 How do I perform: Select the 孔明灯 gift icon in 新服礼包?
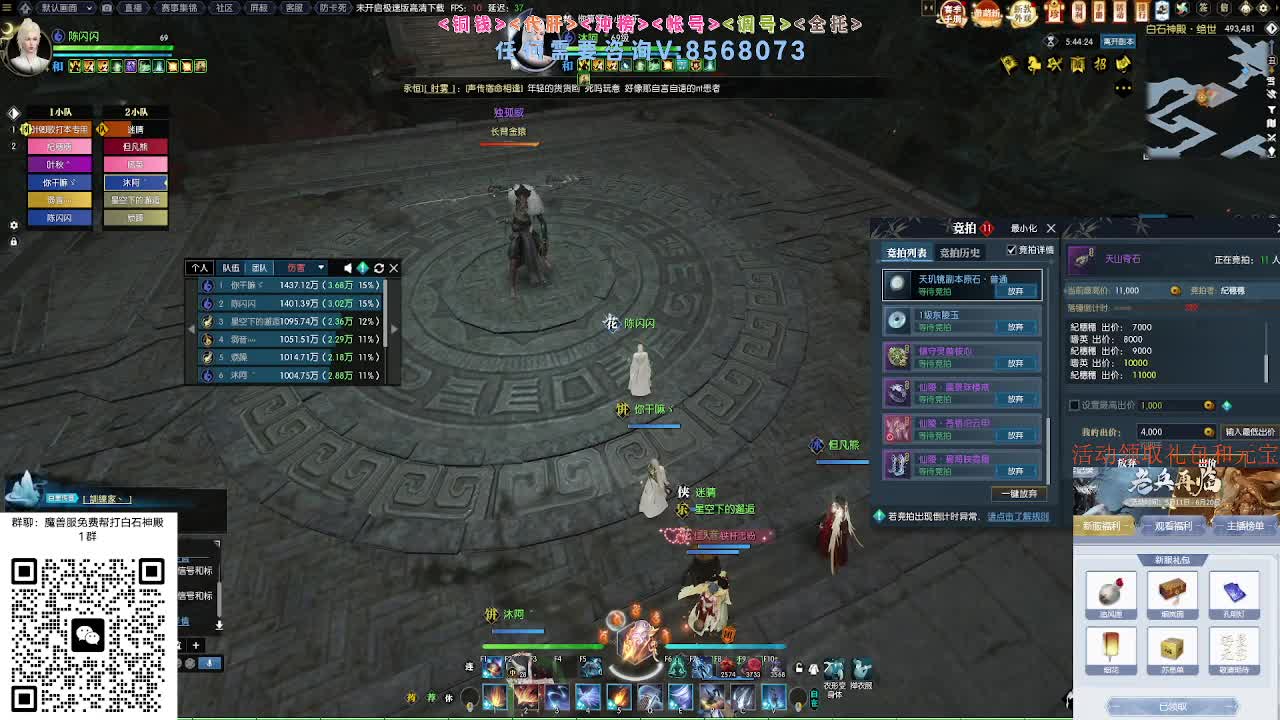(1237, 593)
